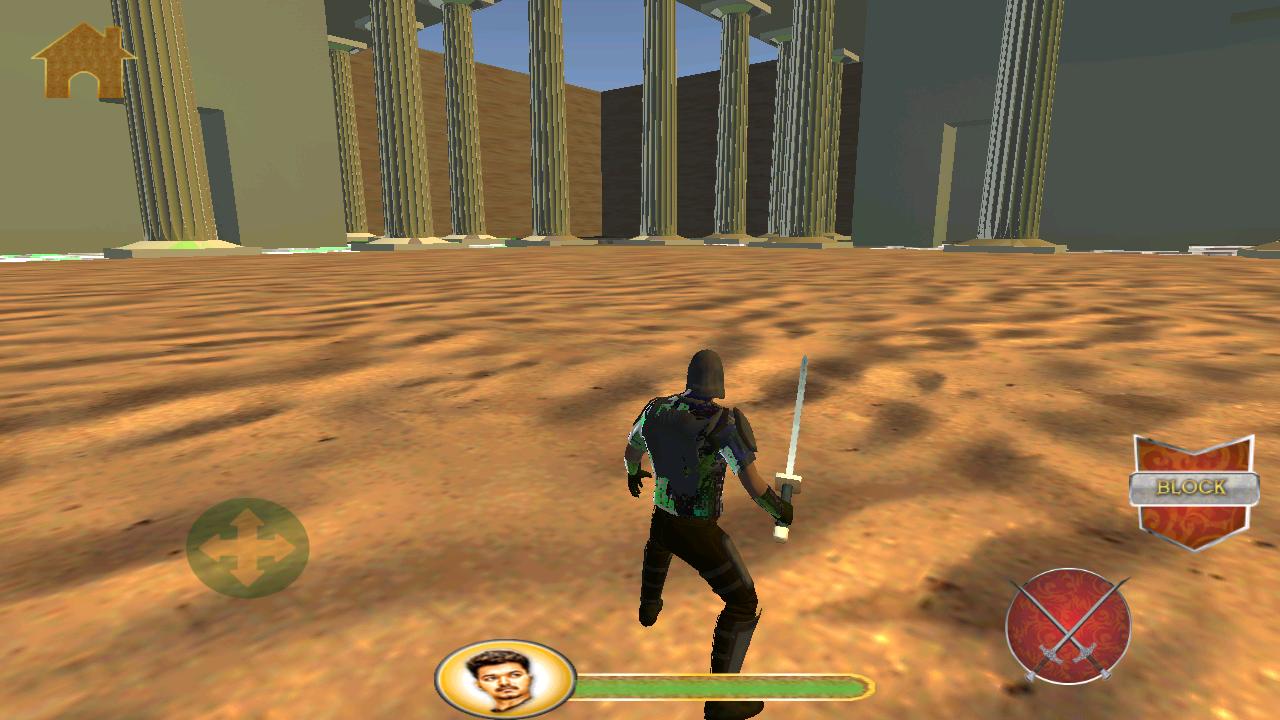Viewport: 1280px width, 720px height.
Task: Tap the center of the movement control pad
Action: (x=248, y=548)
